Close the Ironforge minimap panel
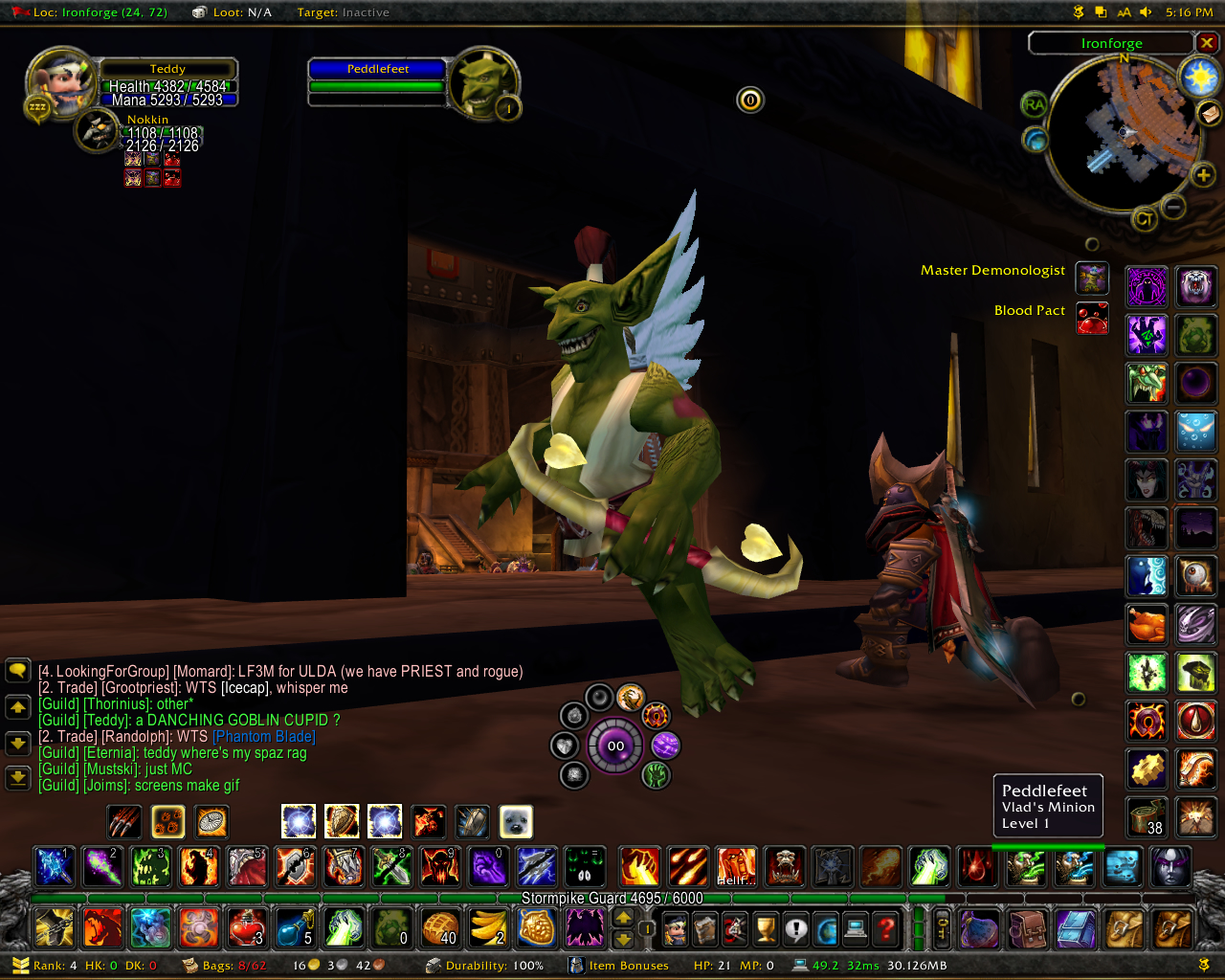The width and height of the screenshot is (1225, 980). (x=1207, y=43)
